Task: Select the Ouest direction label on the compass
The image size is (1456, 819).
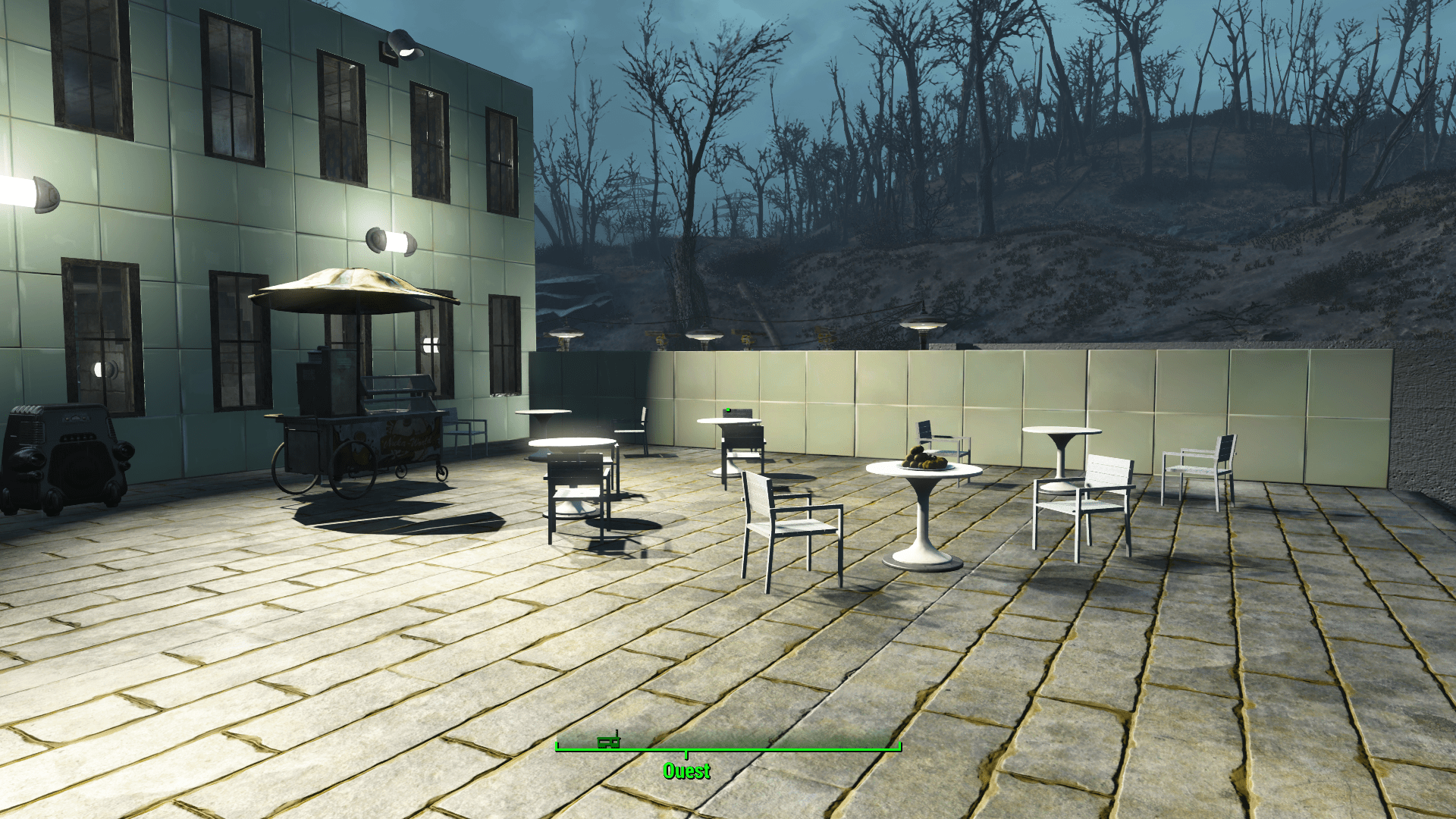Action: point(686,771)
